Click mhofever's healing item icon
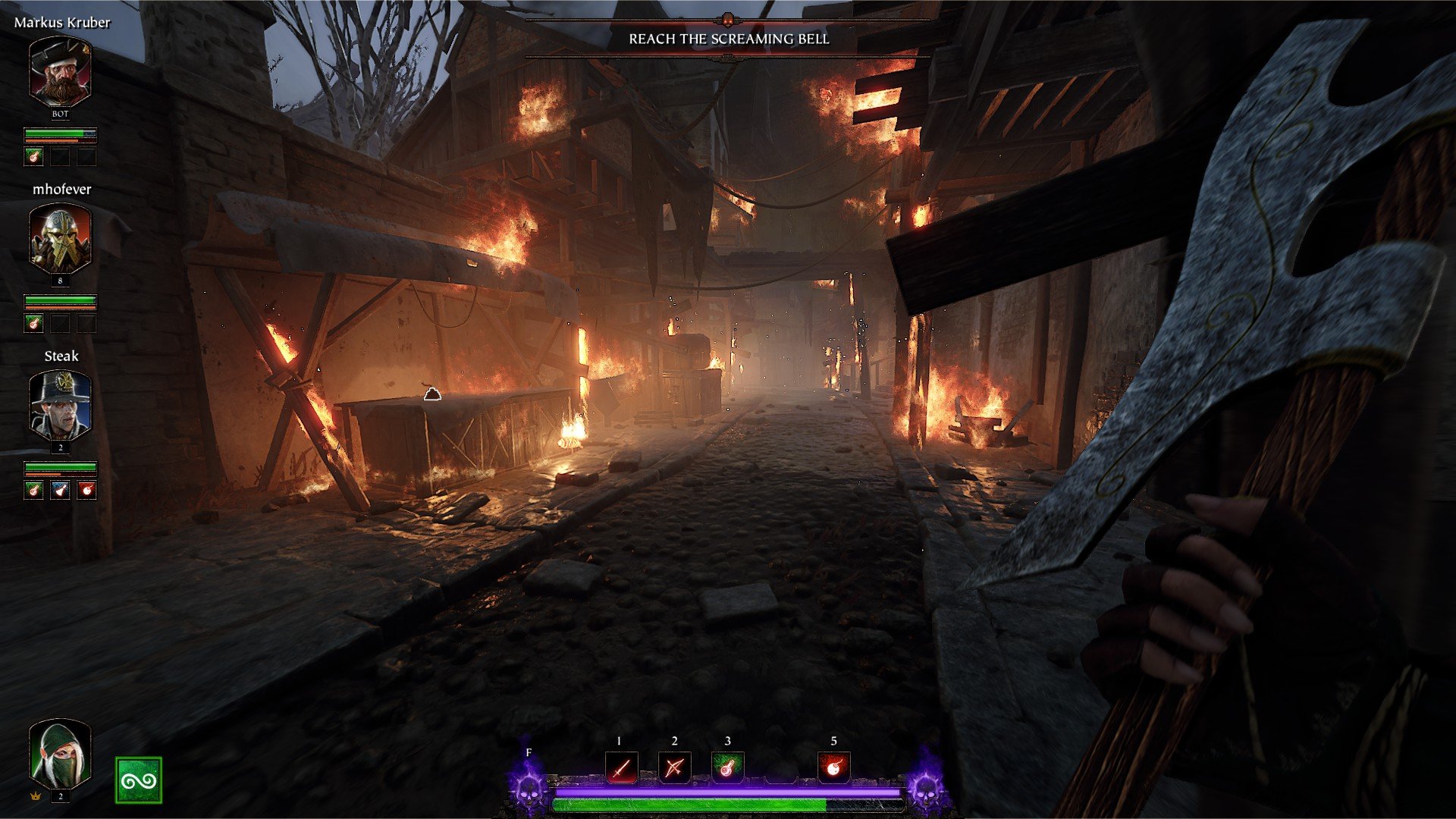1456x819 pixels. [x=33, y=323]
